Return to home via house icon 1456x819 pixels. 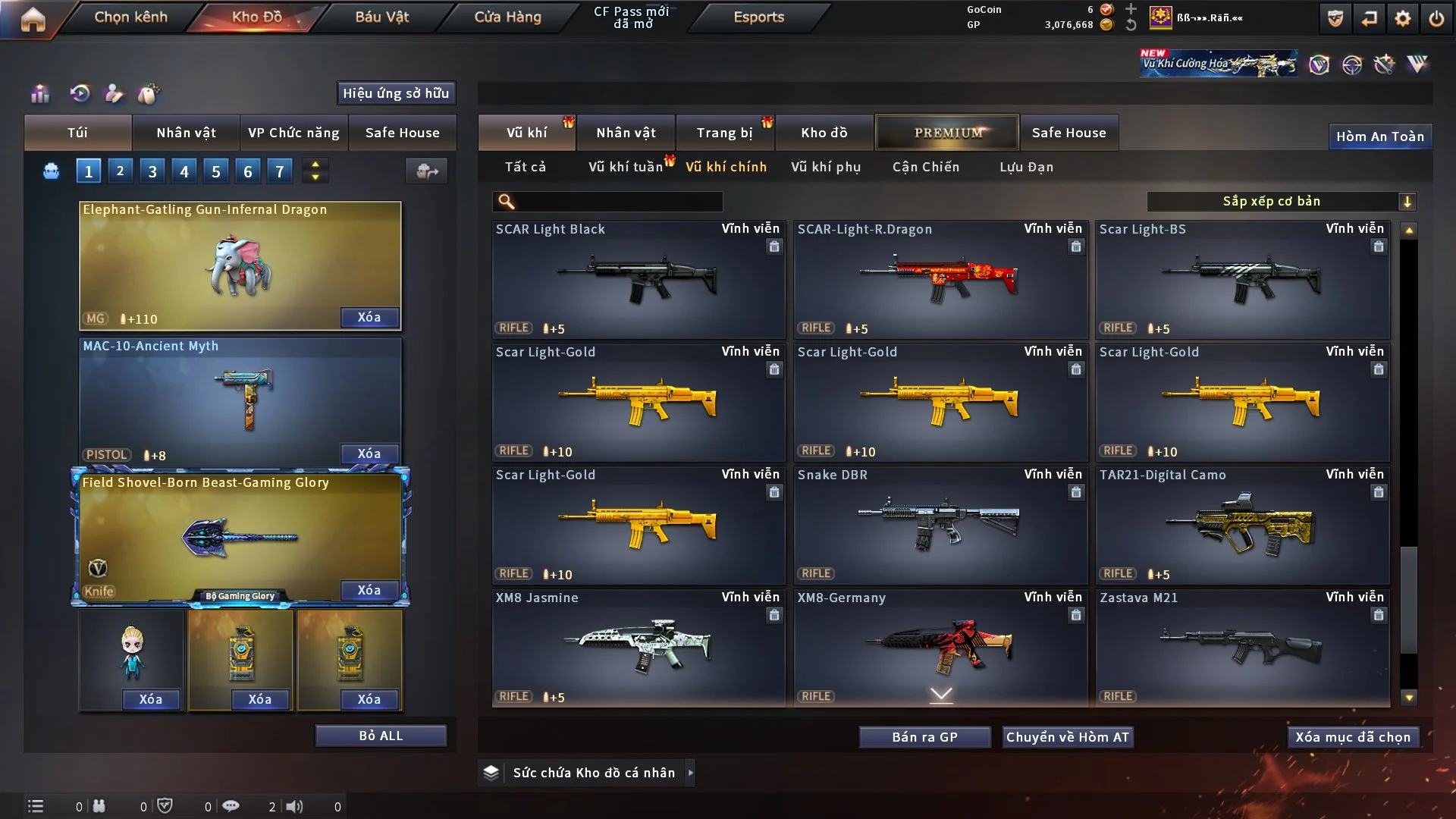33,18
